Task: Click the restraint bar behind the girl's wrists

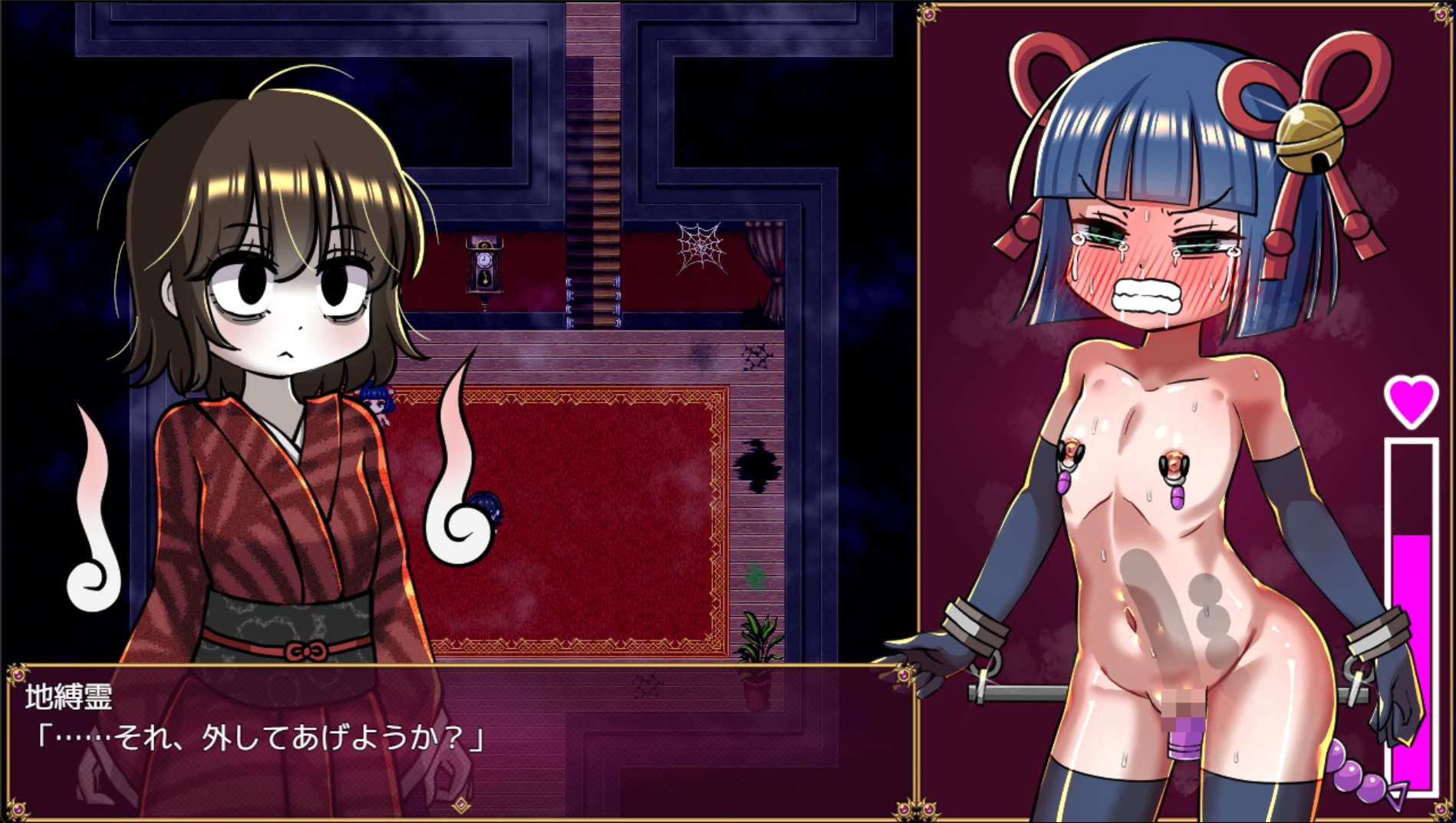Action: (1020, 690)
